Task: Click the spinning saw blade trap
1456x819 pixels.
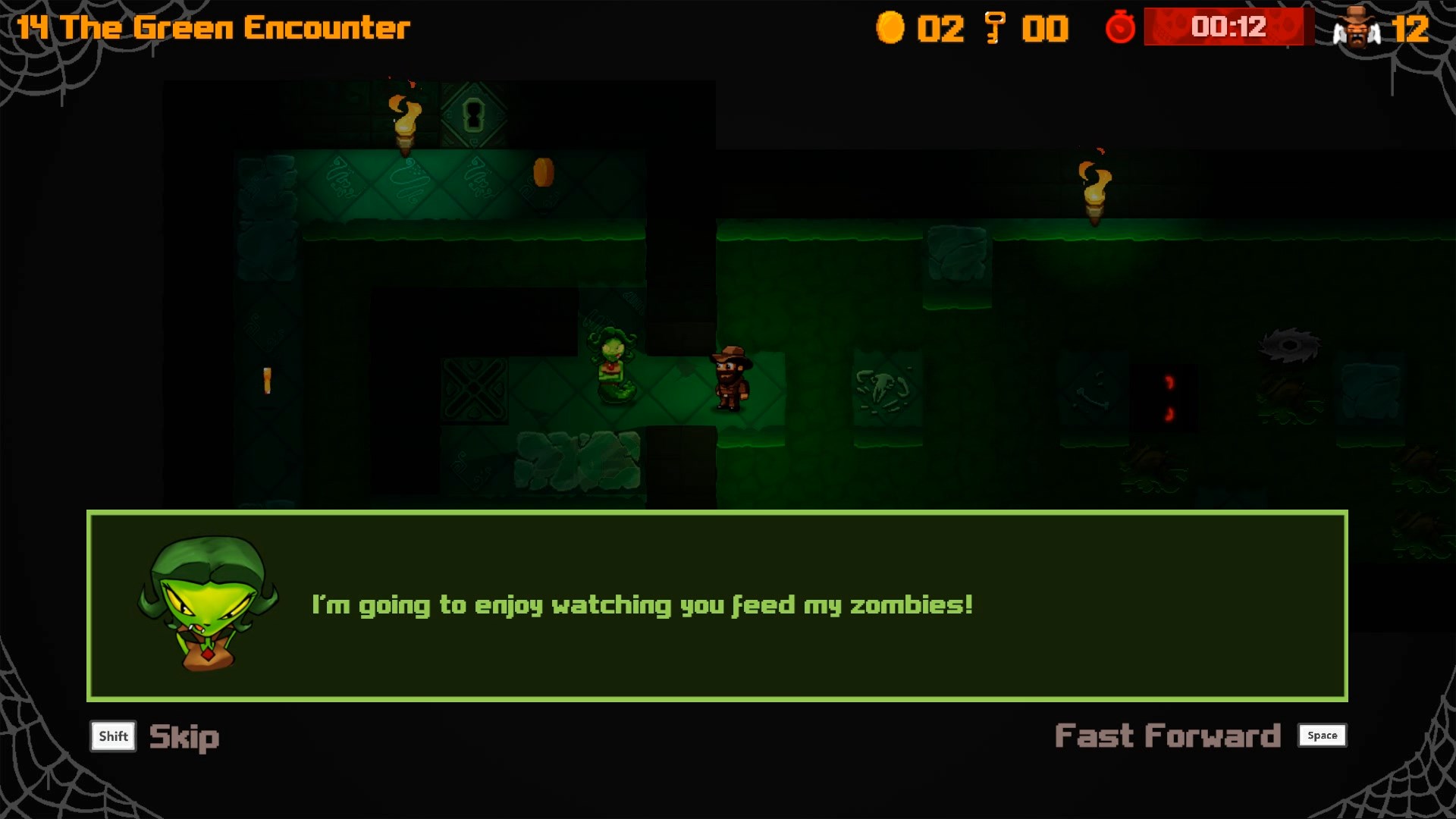Action: [x=1289, y=345]
